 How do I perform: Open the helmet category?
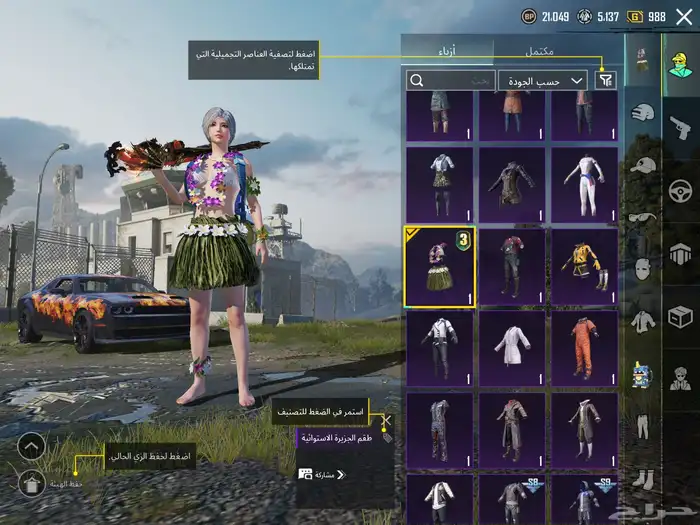[x=643, y=113]
